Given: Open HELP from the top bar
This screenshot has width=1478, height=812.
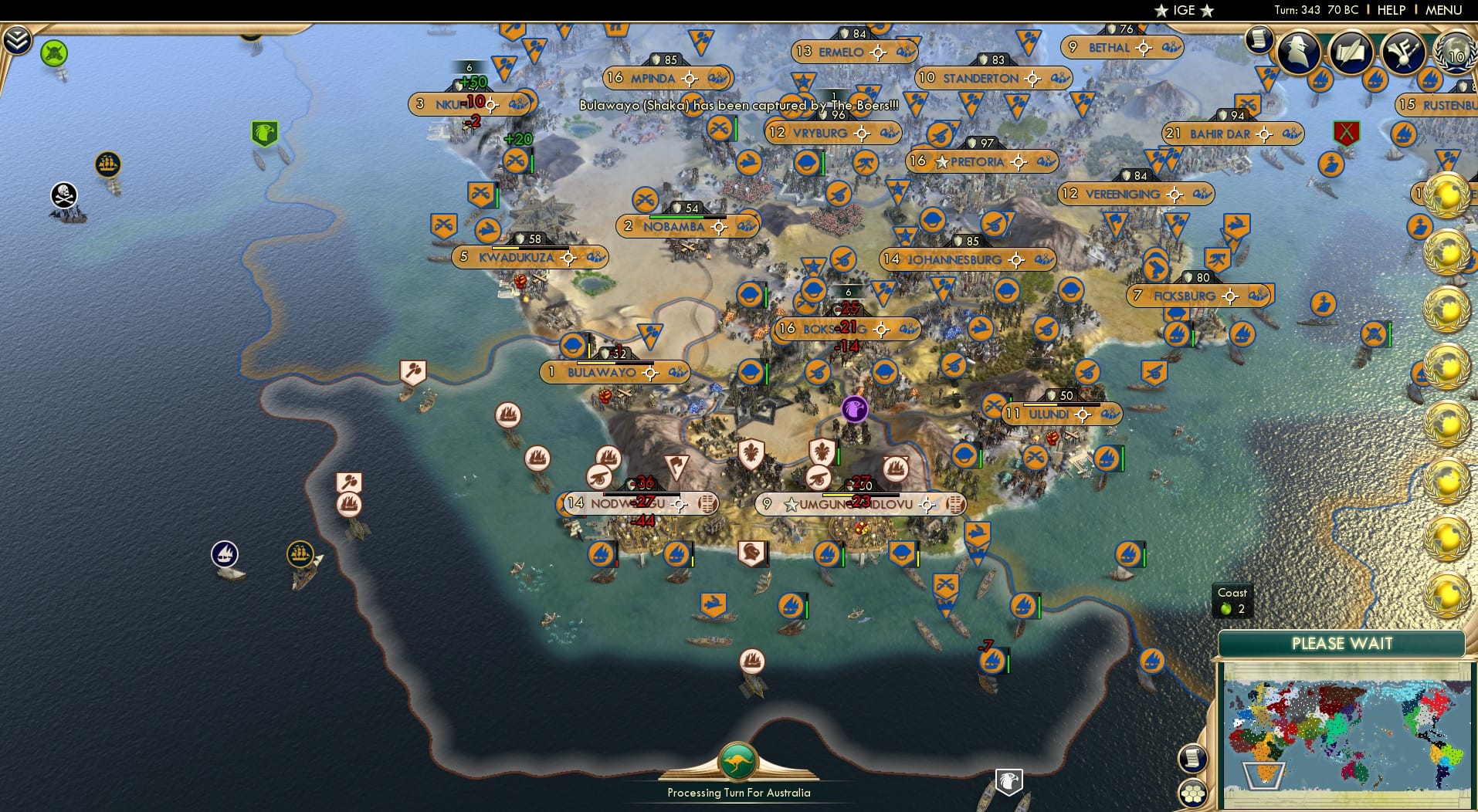Looking at the screenshot, I should click(x=1390, y=10).
